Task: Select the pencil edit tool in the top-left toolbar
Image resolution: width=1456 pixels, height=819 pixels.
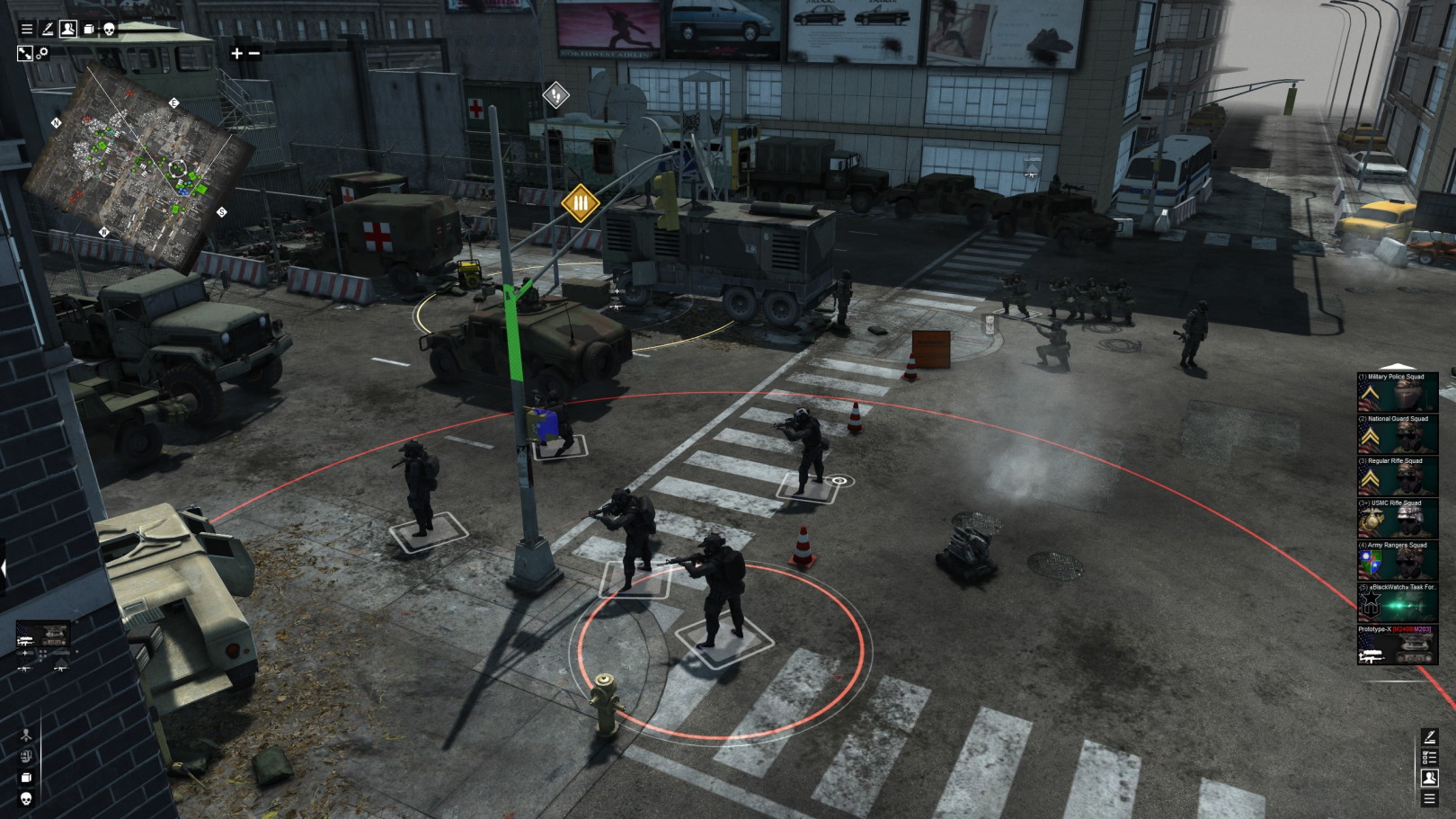Action: coord(48,30)
